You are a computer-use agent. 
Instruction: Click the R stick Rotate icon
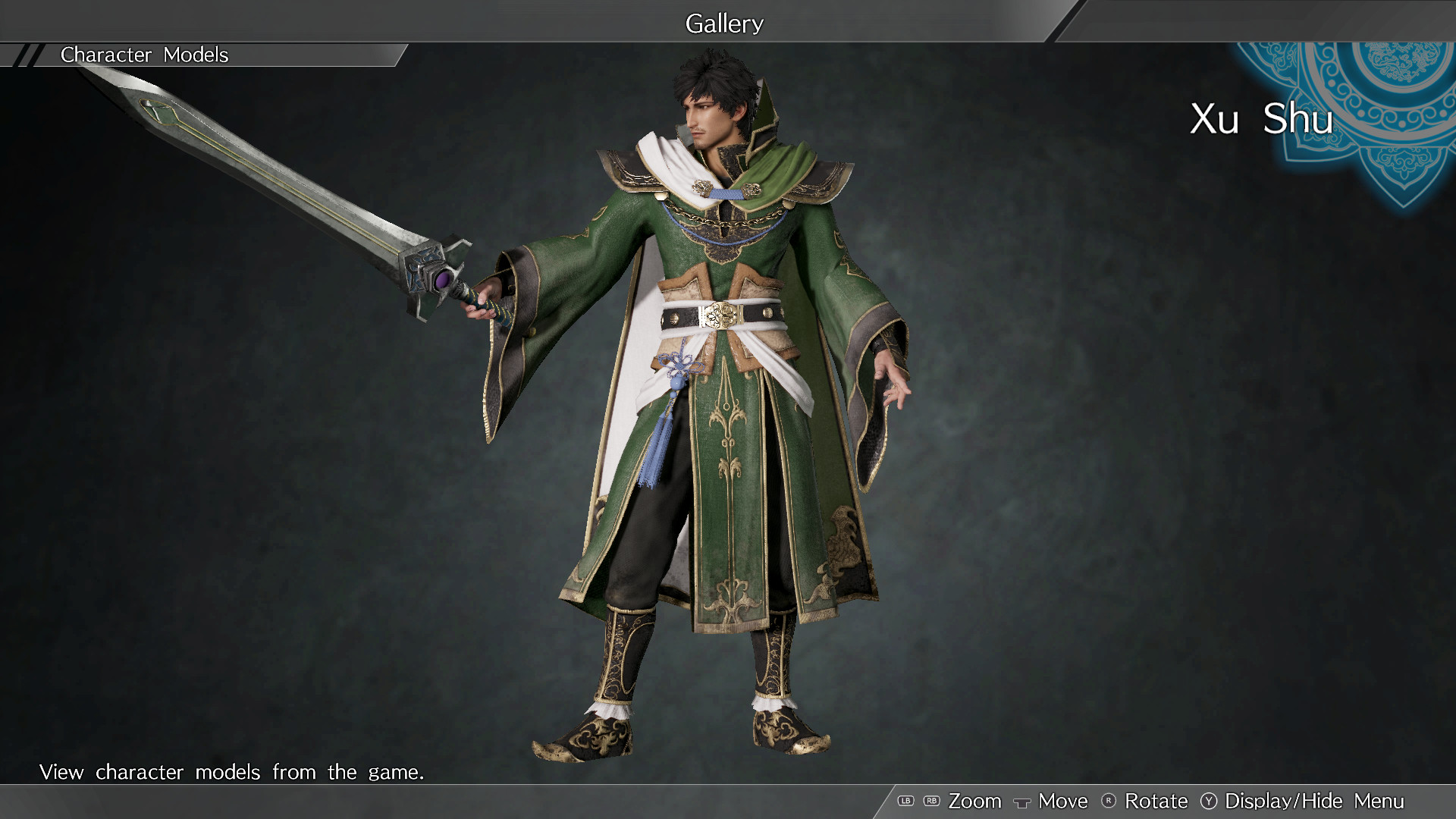(1109, 801)
